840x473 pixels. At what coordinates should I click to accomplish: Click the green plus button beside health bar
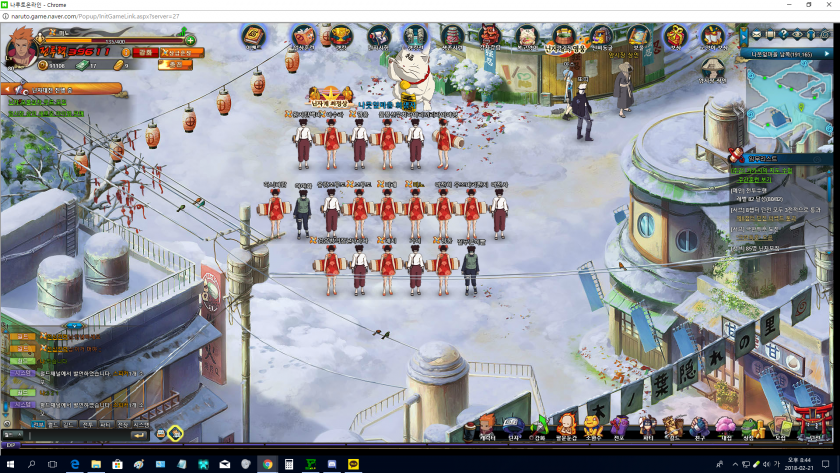tap(190, 40)
